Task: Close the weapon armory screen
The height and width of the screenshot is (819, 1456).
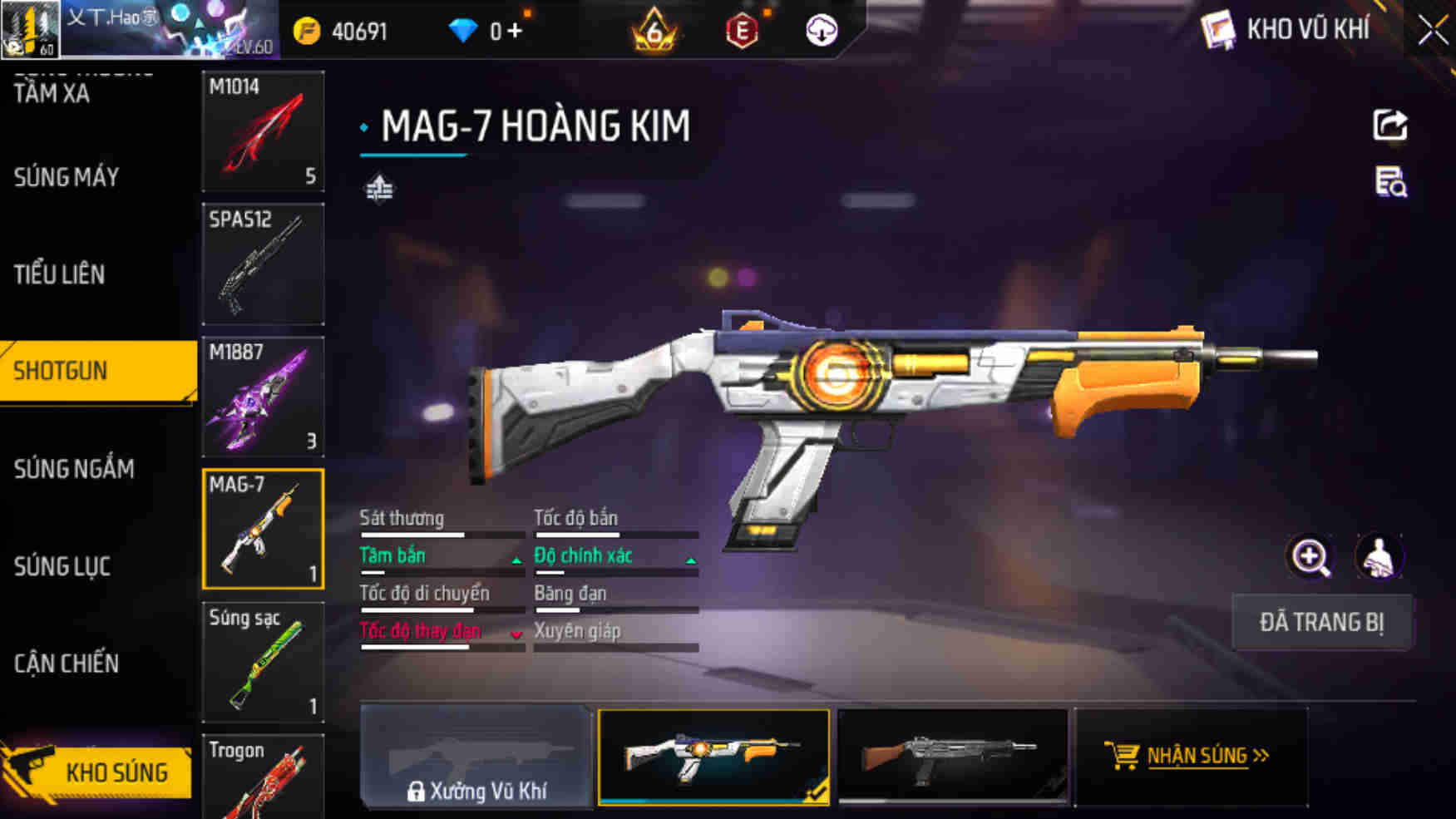Action: [1432, 32]
